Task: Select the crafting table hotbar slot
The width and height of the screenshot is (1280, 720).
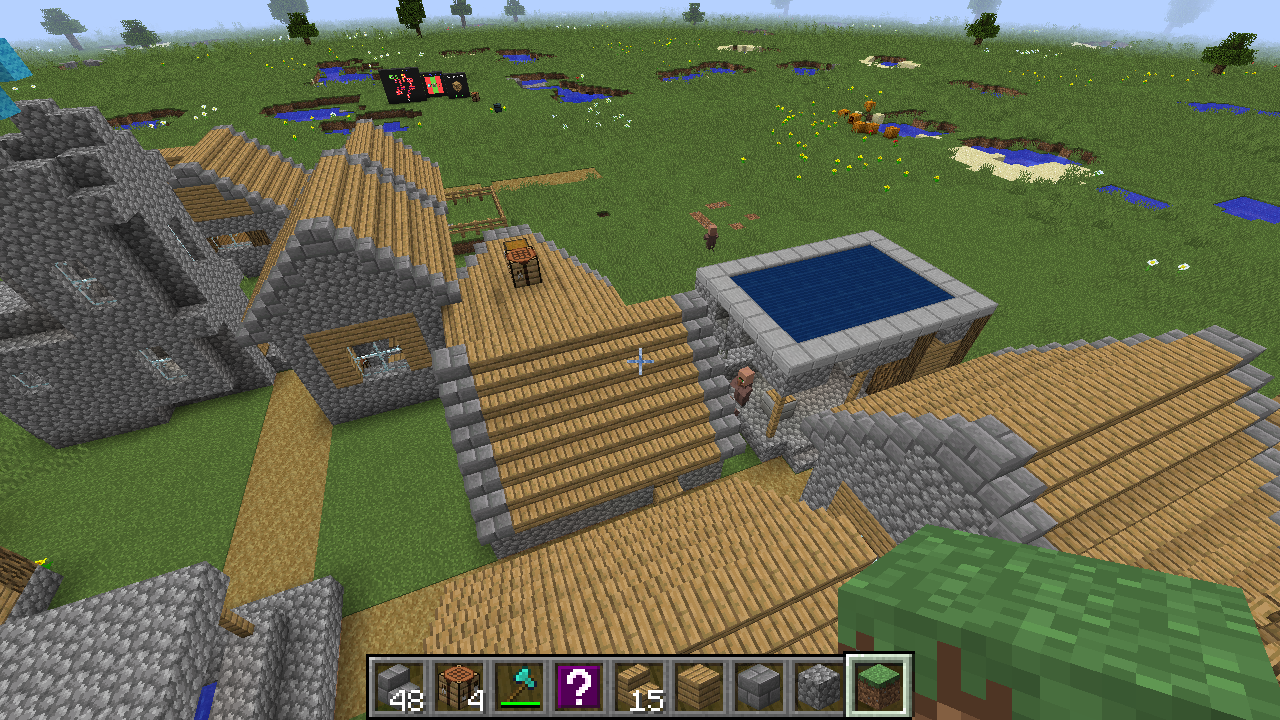Action: click(x=459, y=687)
